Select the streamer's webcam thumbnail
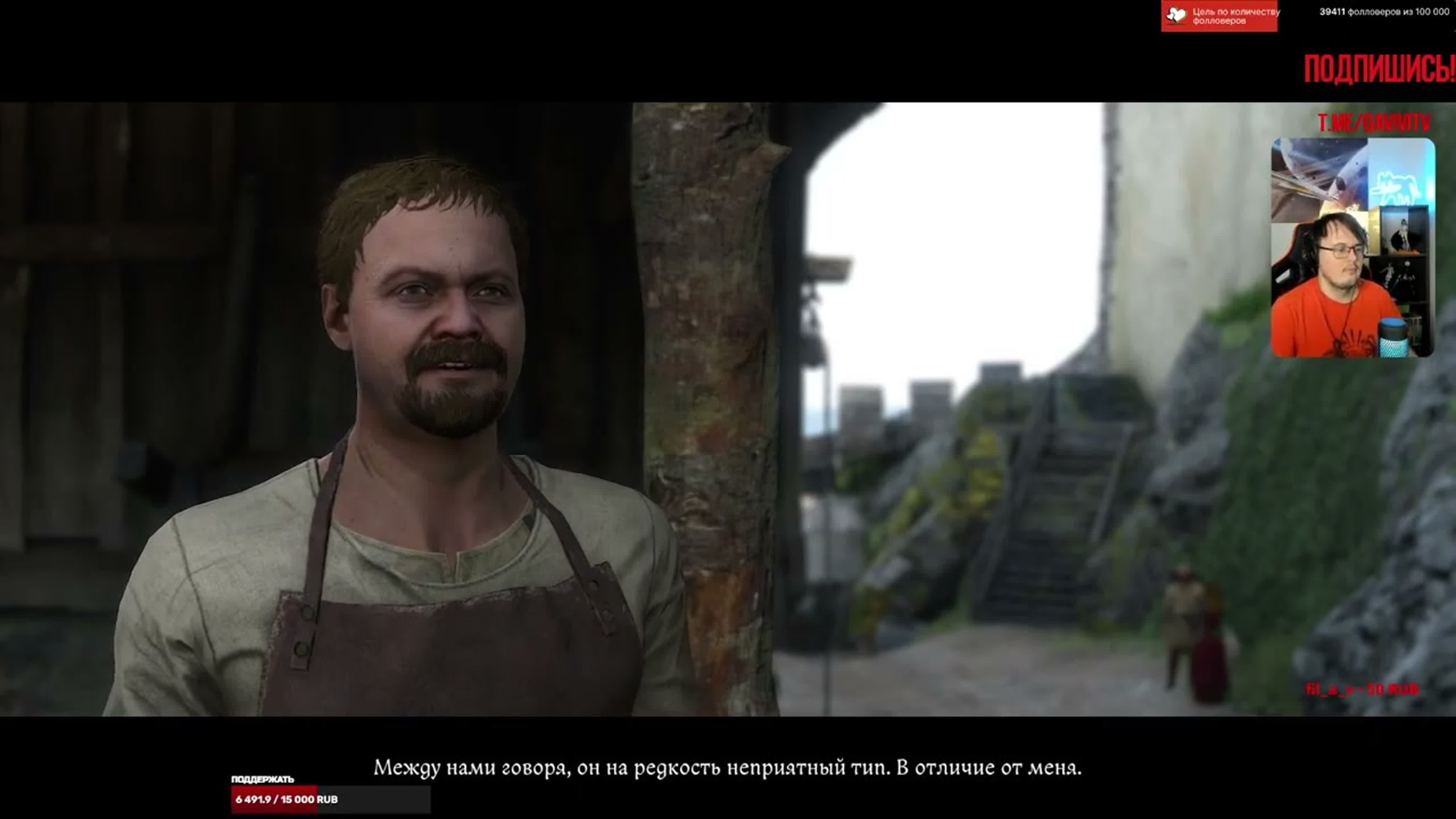Image resolution: width=1456 pixels, height=819 pixels. click(1352, 247)
